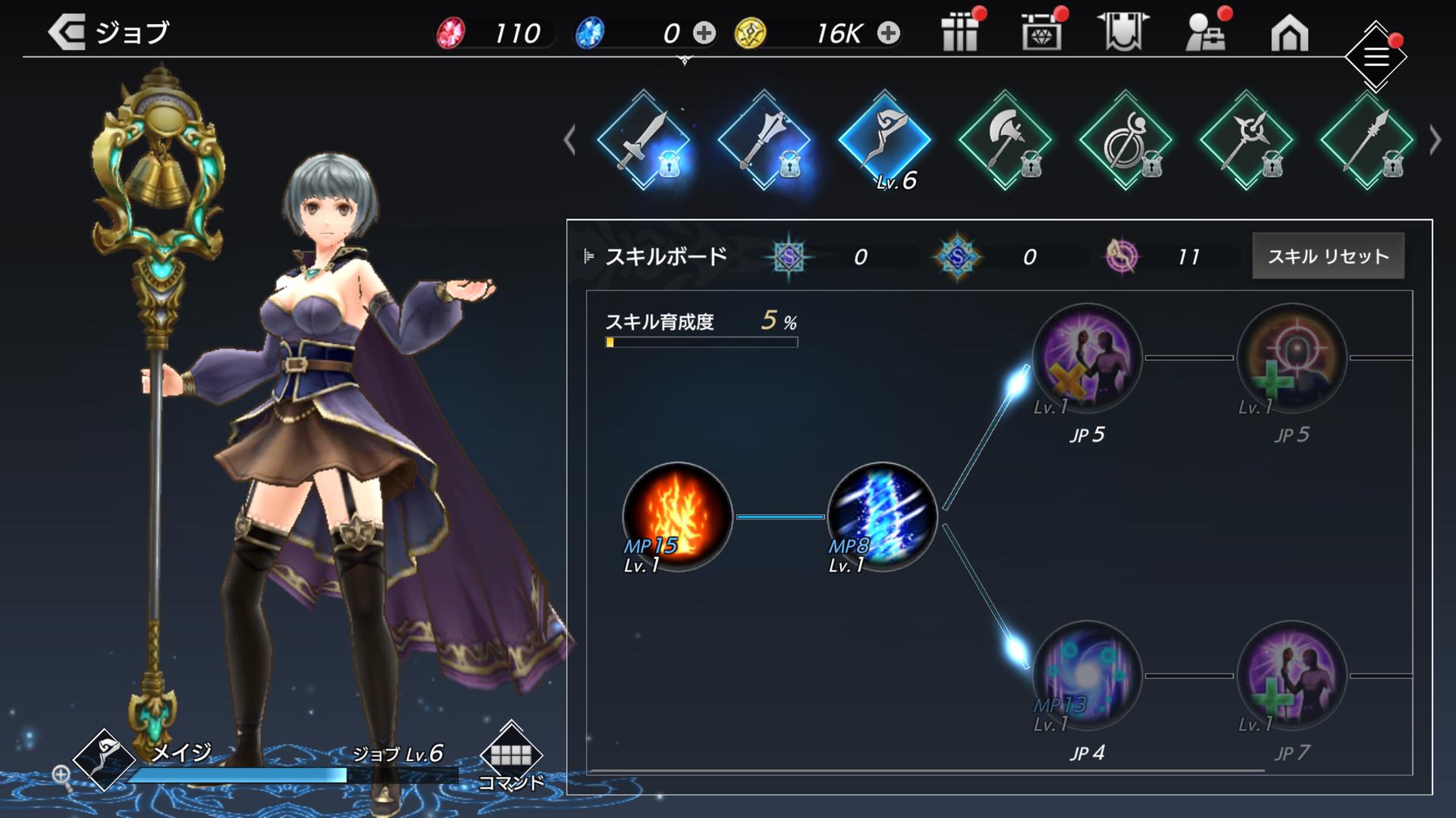
Task: Open the banner flag menu
Action: click(x=1123, y=33)
